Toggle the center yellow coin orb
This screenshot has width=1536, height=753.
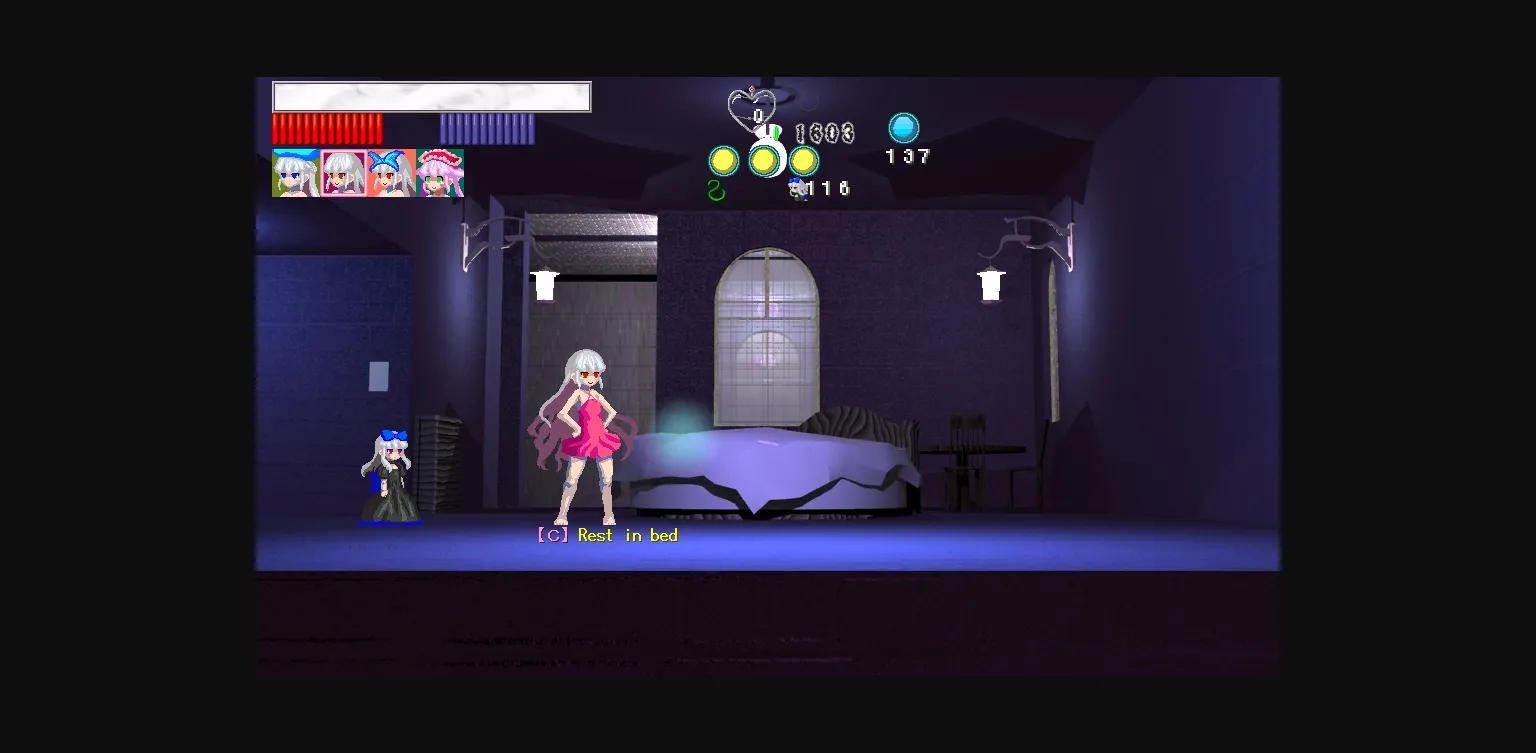[x=765, y=158]
